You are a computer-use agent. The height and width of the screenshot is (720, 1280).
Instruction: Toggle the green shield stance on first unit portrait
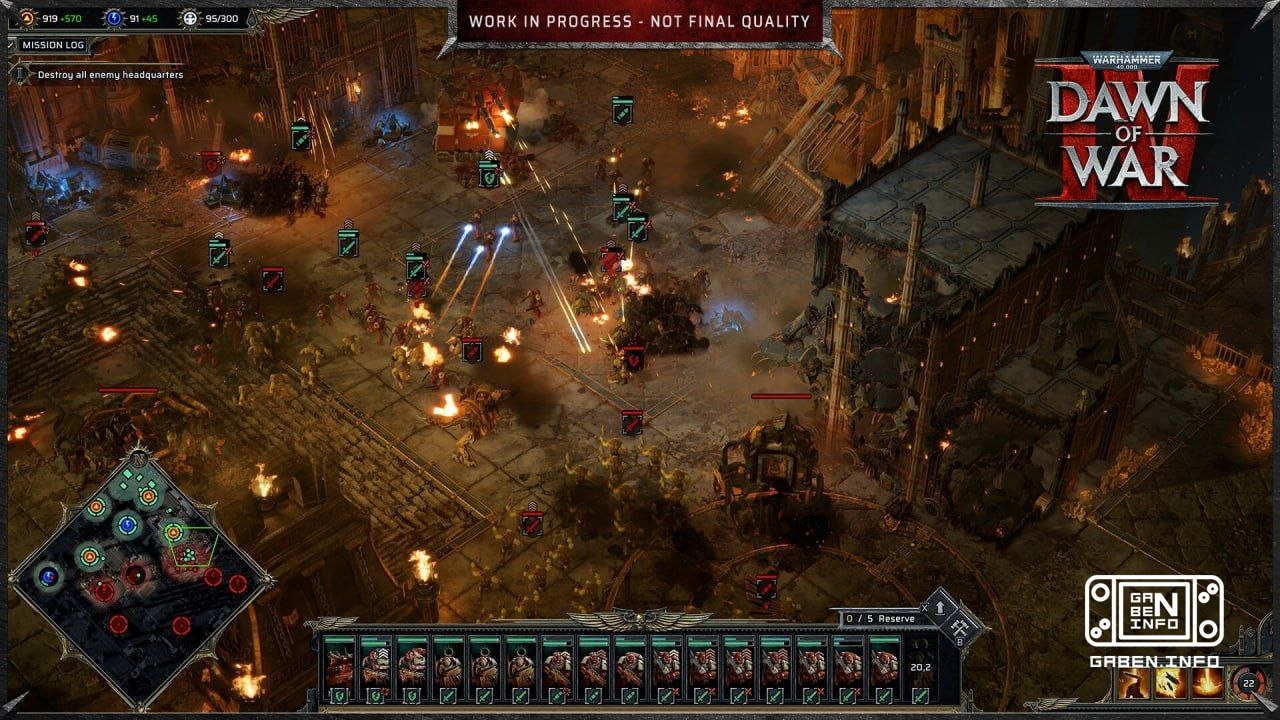point(340,696)
